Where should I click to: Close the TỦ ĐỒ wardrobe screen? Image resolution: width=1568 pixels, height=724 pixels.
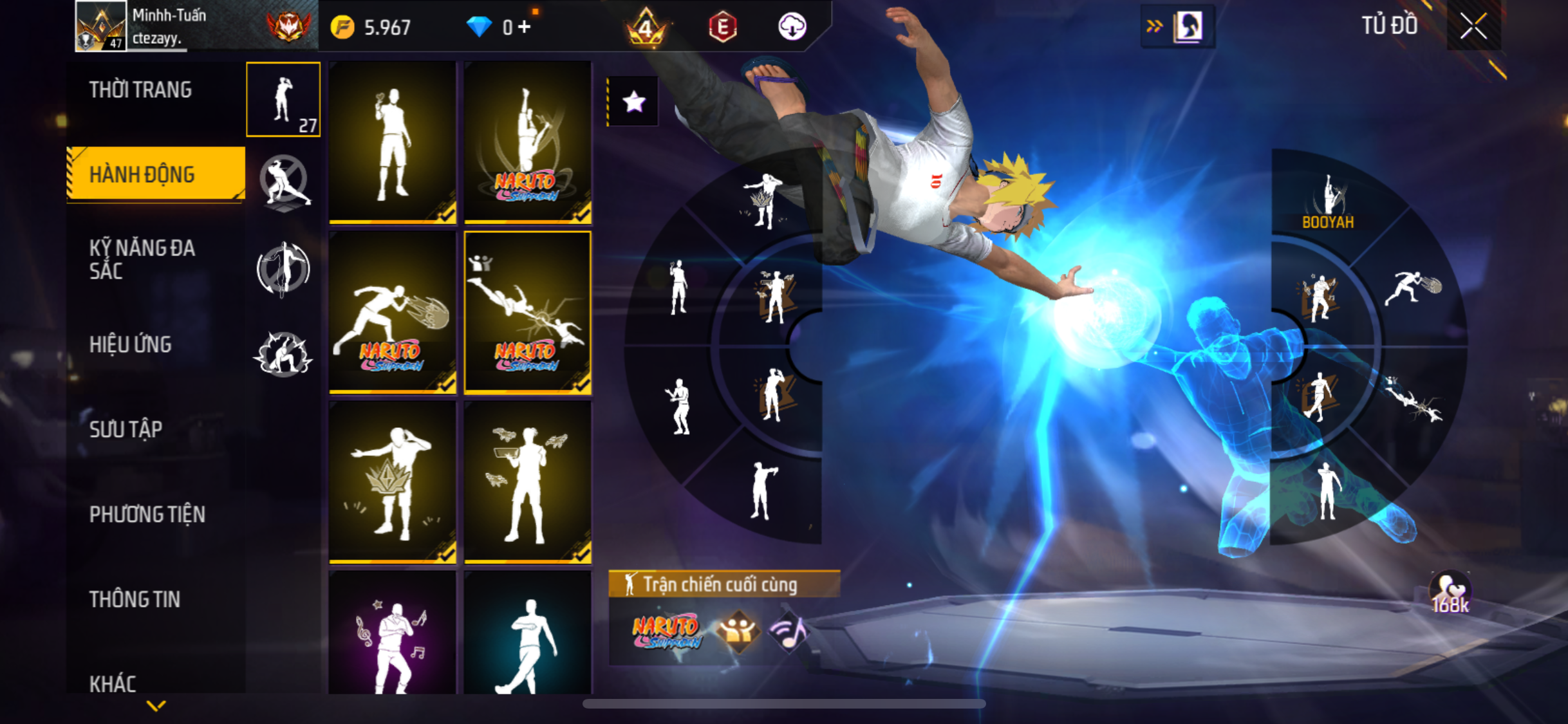(x=1473, y=26)
